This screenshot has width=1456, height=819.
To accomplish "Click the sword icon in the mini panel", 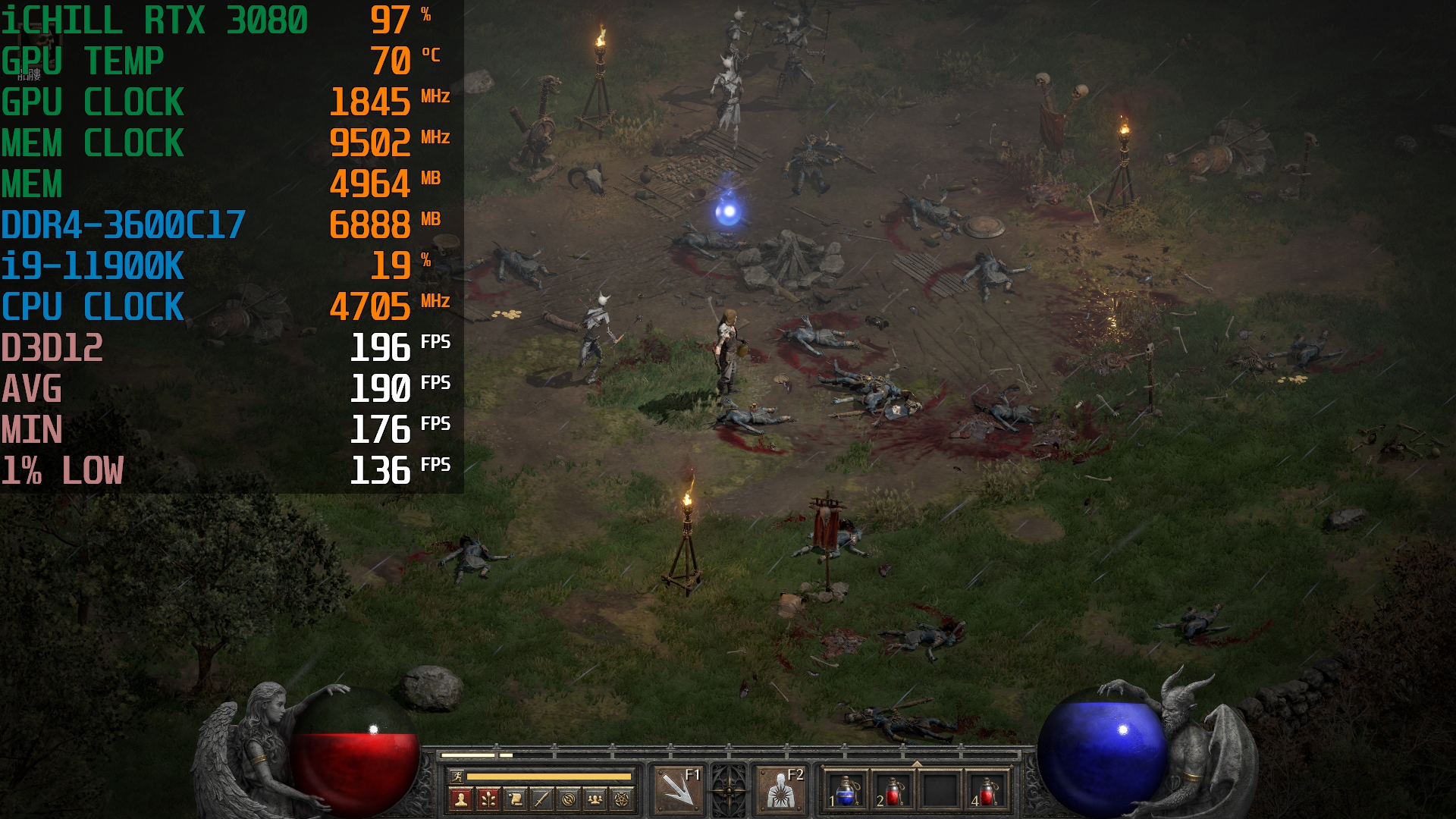I will 542,799.
